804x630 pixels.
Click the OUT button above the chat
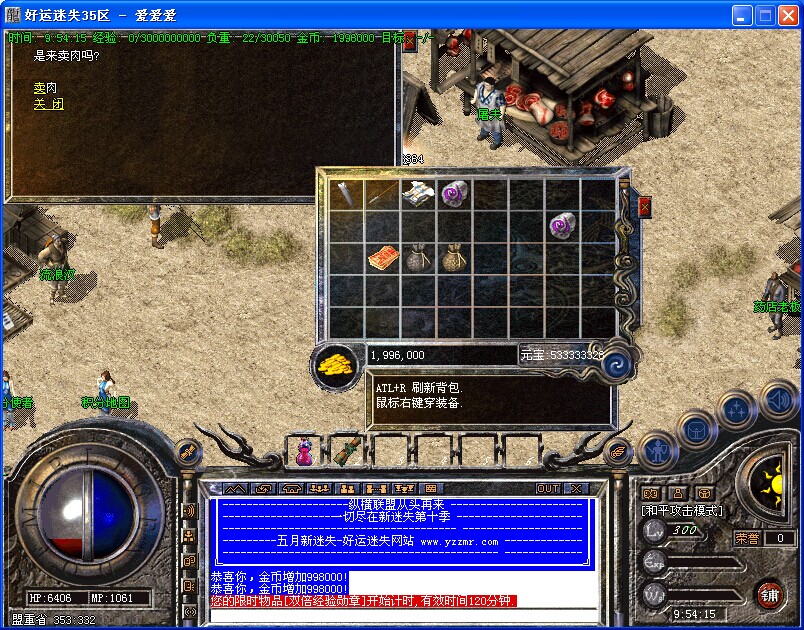click(548, 489)
